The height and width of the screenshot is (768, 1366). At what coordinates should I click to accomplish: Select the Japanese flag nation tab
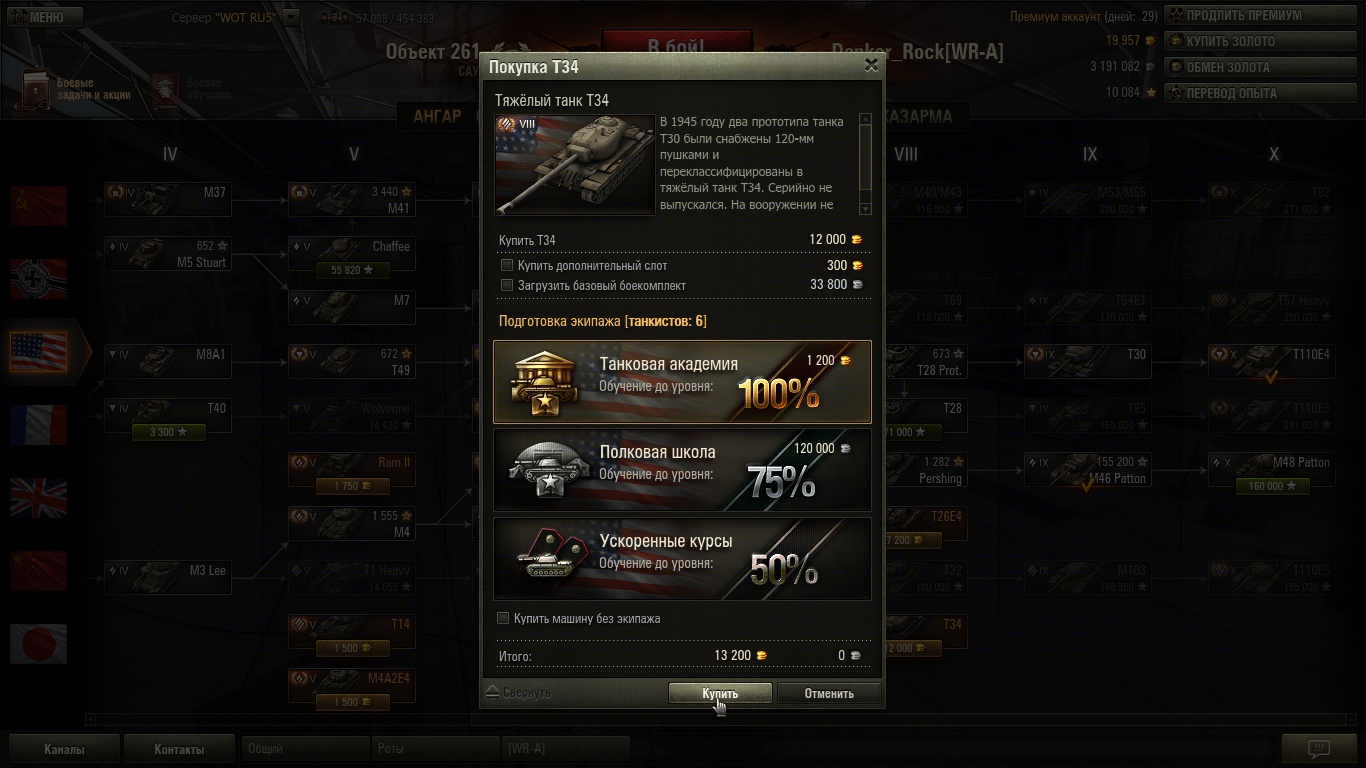tap(39, 644)
